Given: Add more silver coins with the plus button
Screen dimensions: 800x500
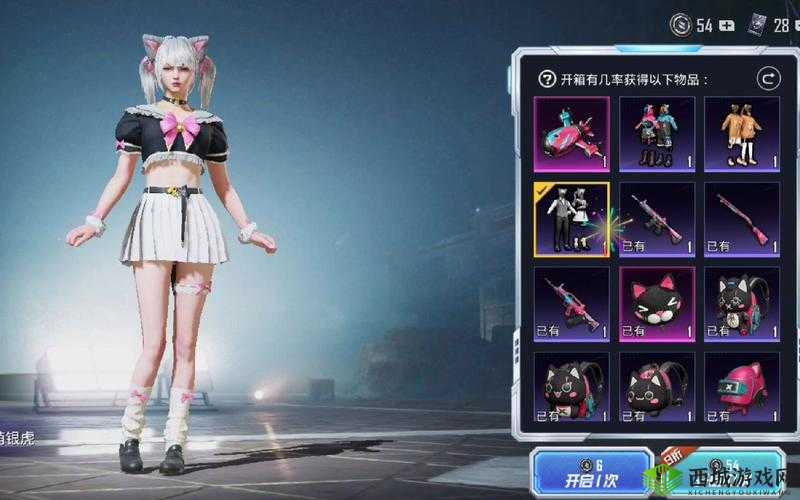Looking at the screenshot, I should click(x=729, y=26).
